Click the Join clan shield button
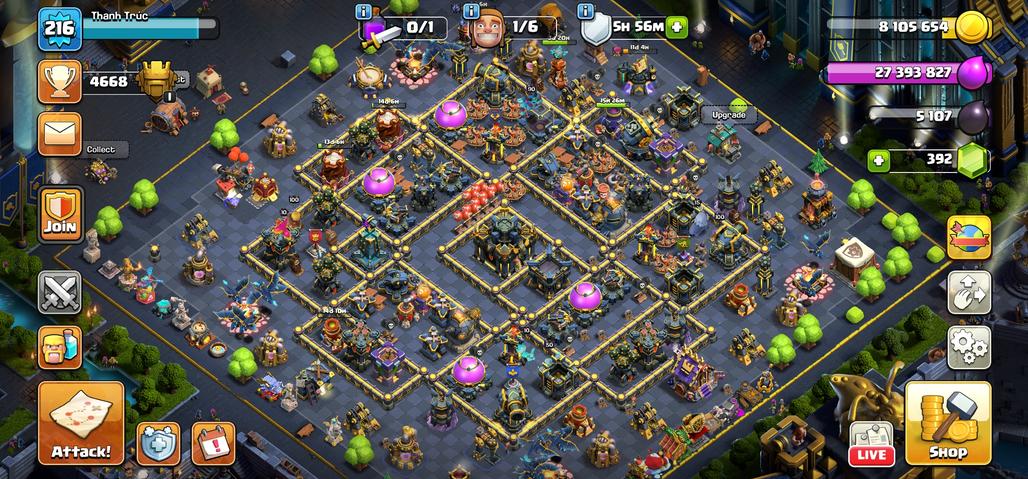This screenshot has height=479, width=1028. (x=60, y=213)
